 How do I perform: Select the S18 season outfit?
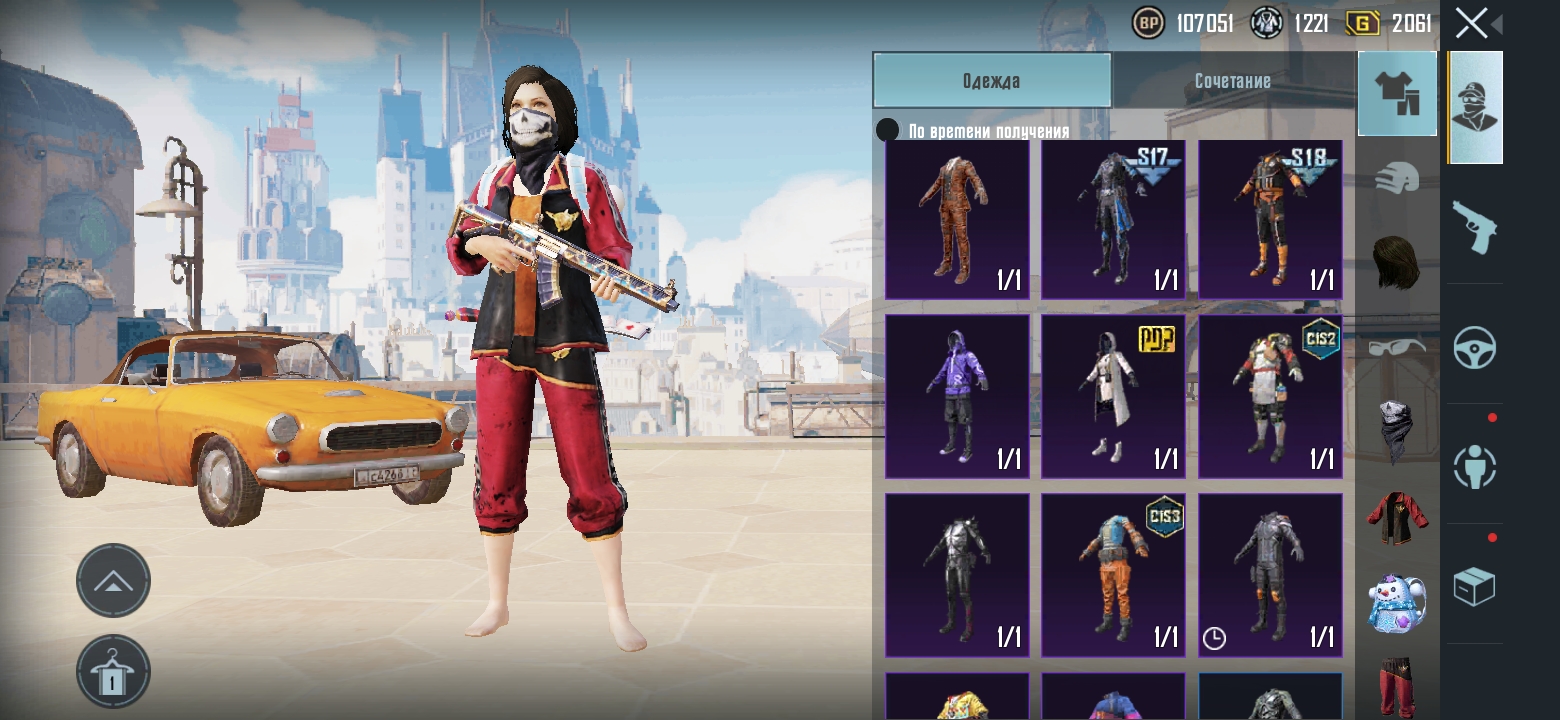pyautogui.click(x=1270, y=220)
